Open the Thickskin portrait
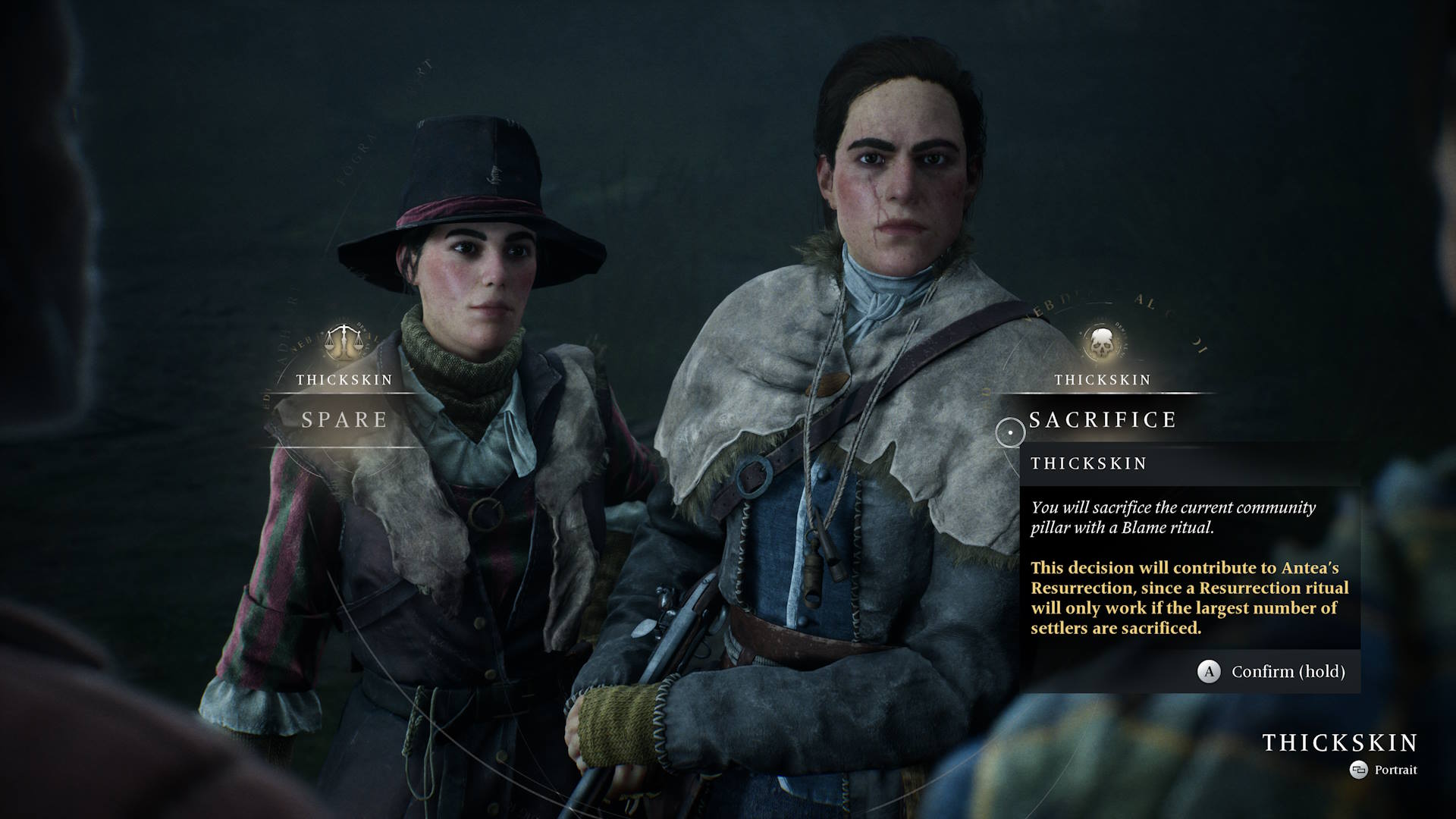The height and width of the screenshot is (819, 1456). click(1384, 770)
